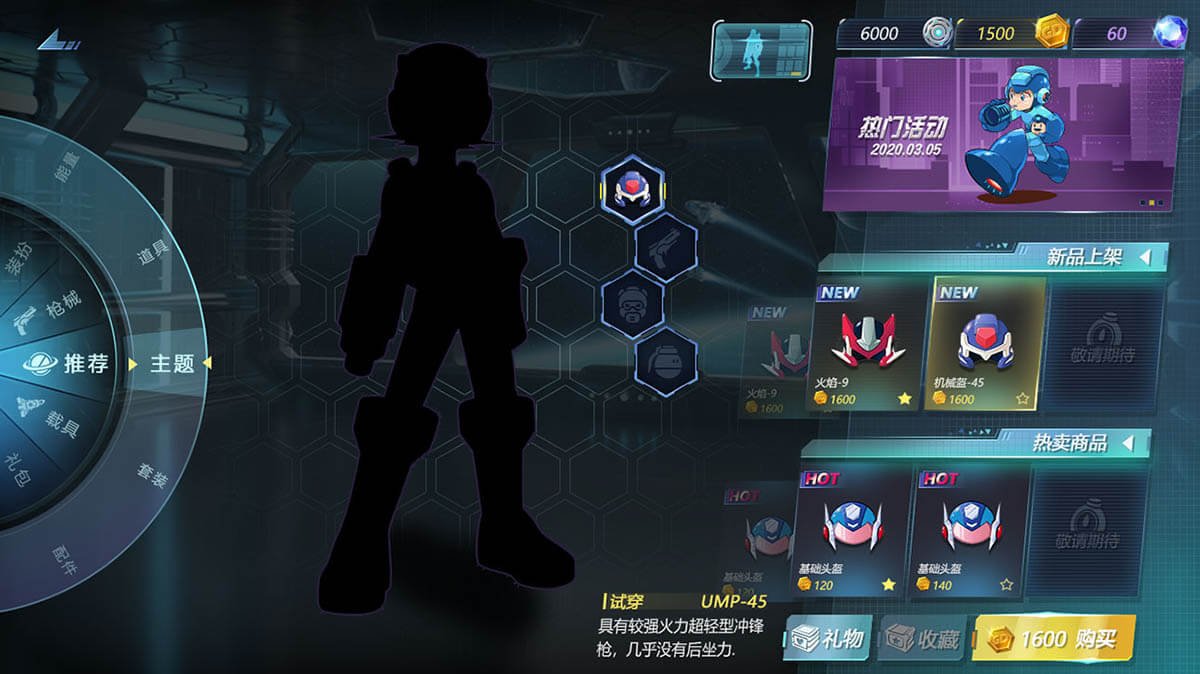Image resolution: width=1200 pixels, height=674 pixels.
Task: Open the character preview panel icon
Action: click(760, 50)
